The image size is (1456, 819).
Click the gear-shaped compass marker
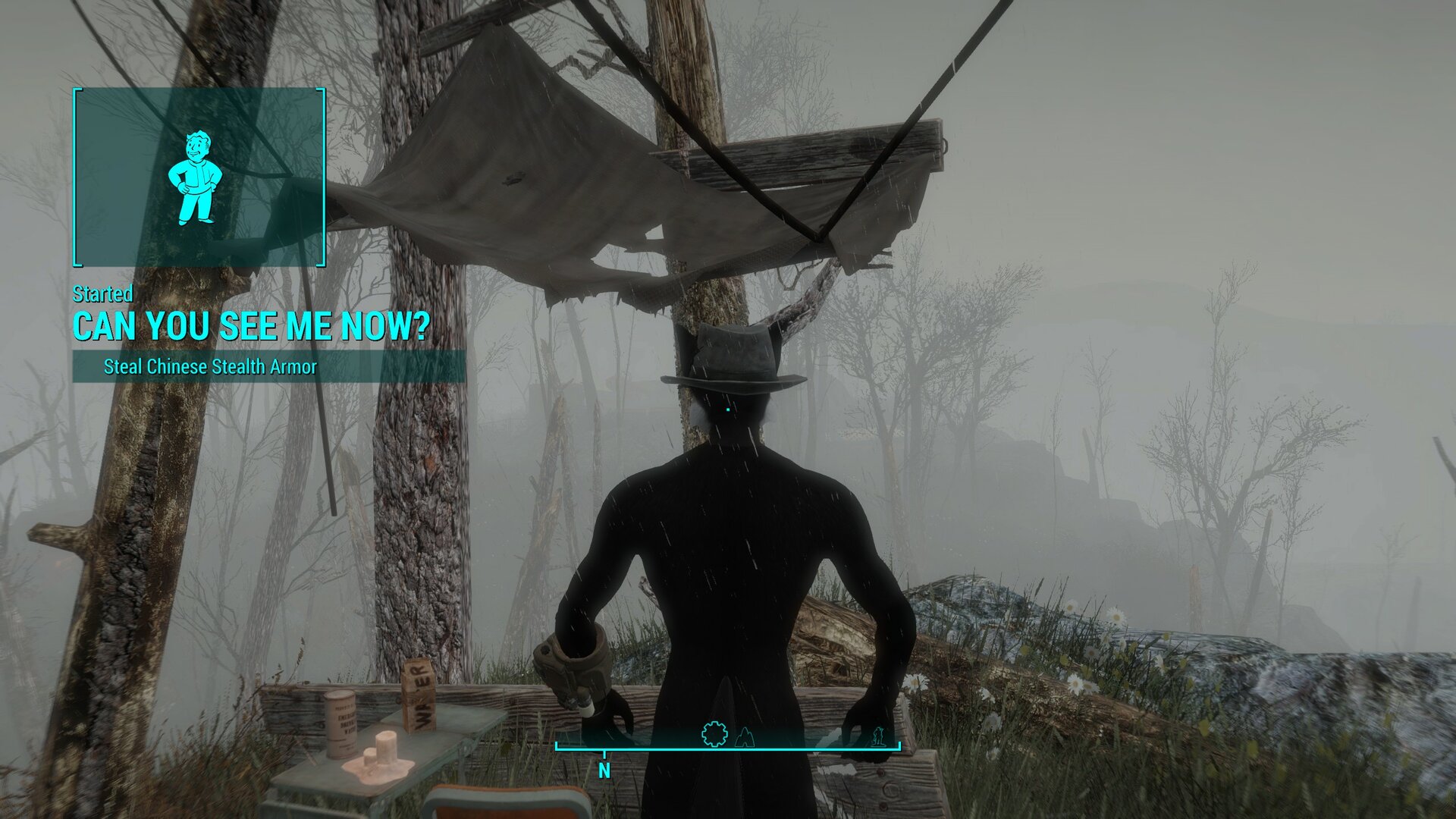(x=714, y=734)
